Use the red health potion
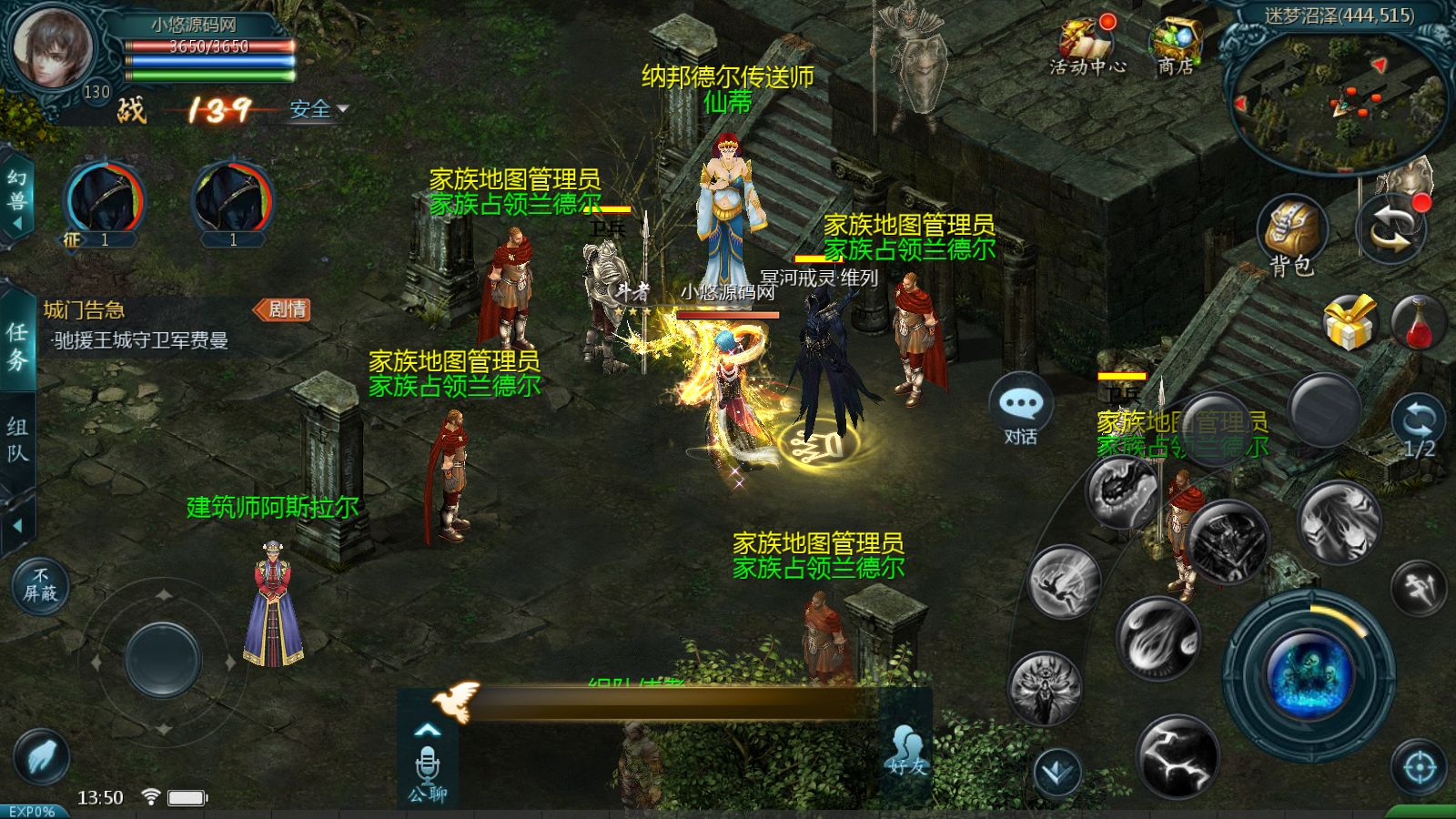The image size is (1456, 819). click(x=1419, y=323)
